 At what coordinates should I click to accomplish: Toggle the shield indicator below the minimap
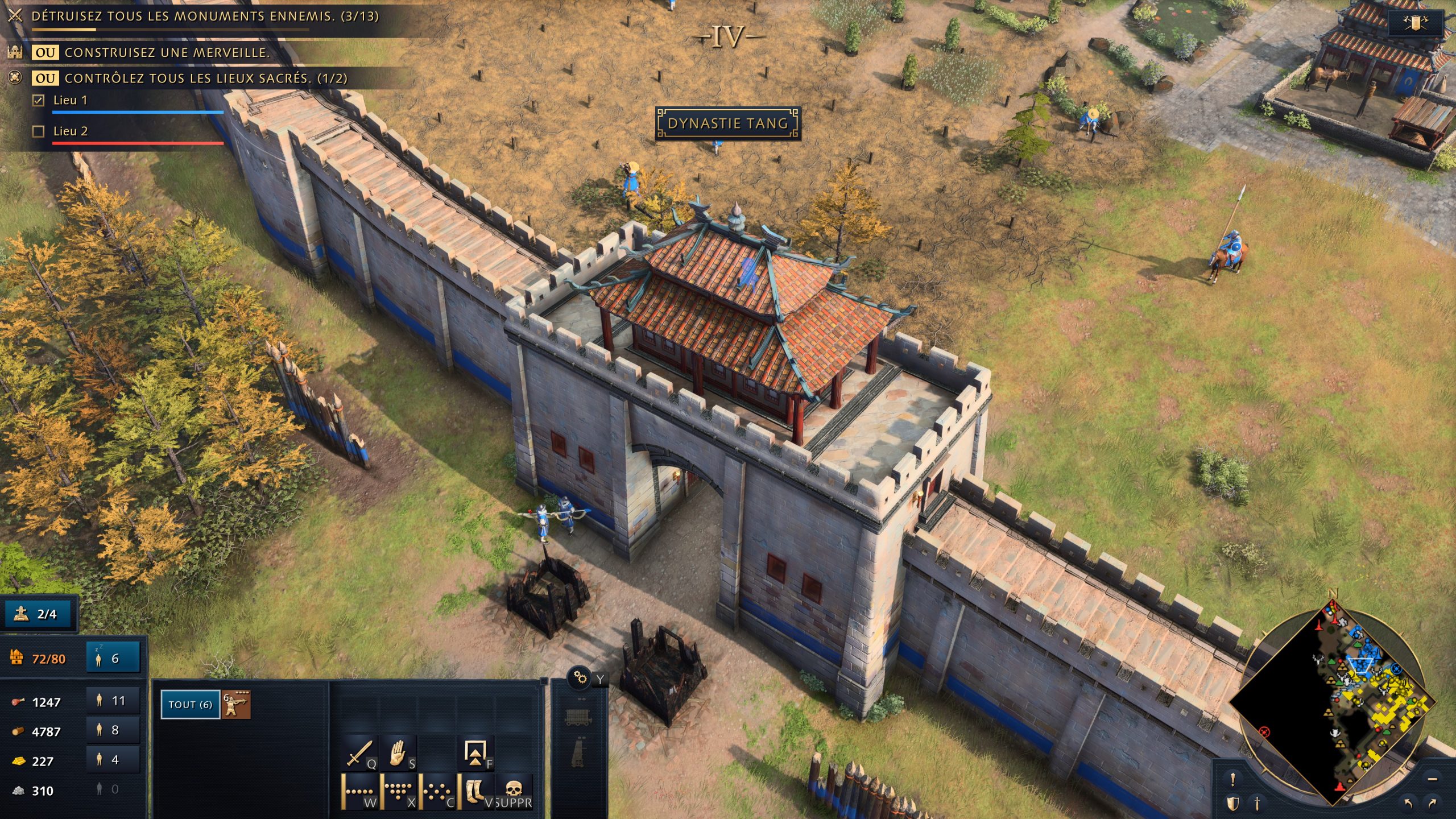[x=1232, y=804]
